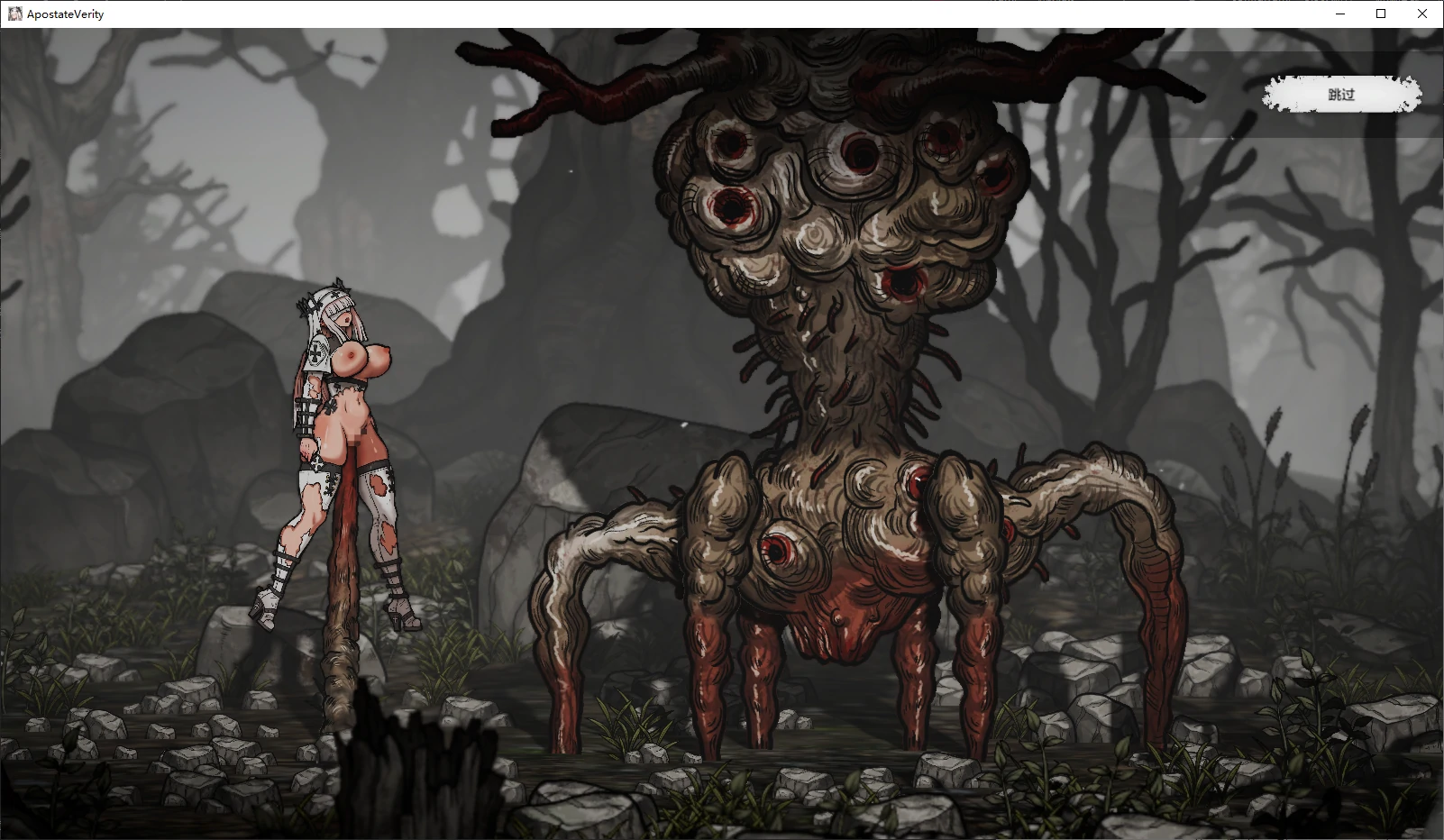1444x840 pixels.
Task: Minimize the ApostateVerity window
Action: tap(1339, 14)
